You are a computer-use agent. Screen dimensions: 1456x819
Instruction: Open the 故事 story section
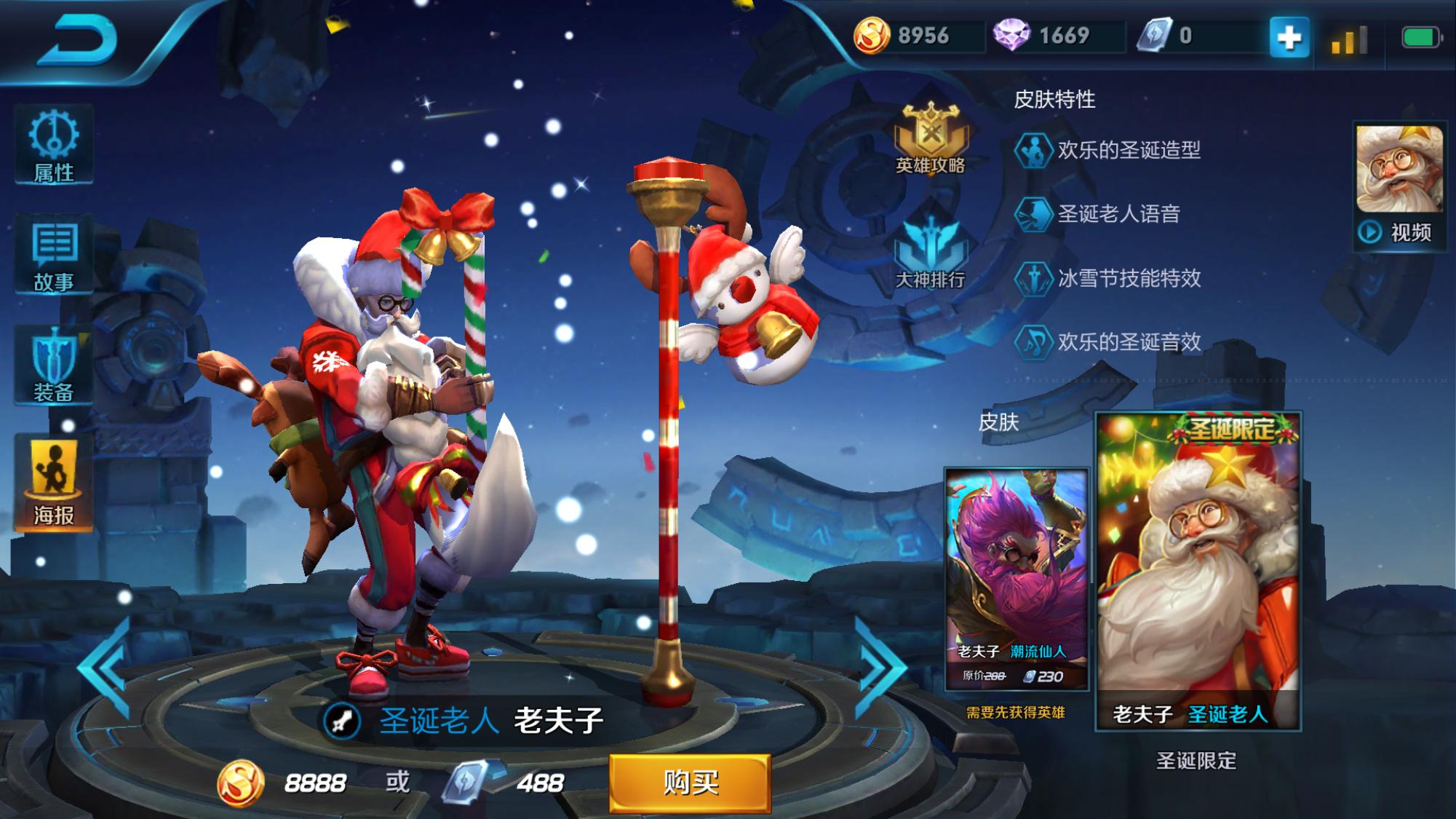(x=54, y=256)
